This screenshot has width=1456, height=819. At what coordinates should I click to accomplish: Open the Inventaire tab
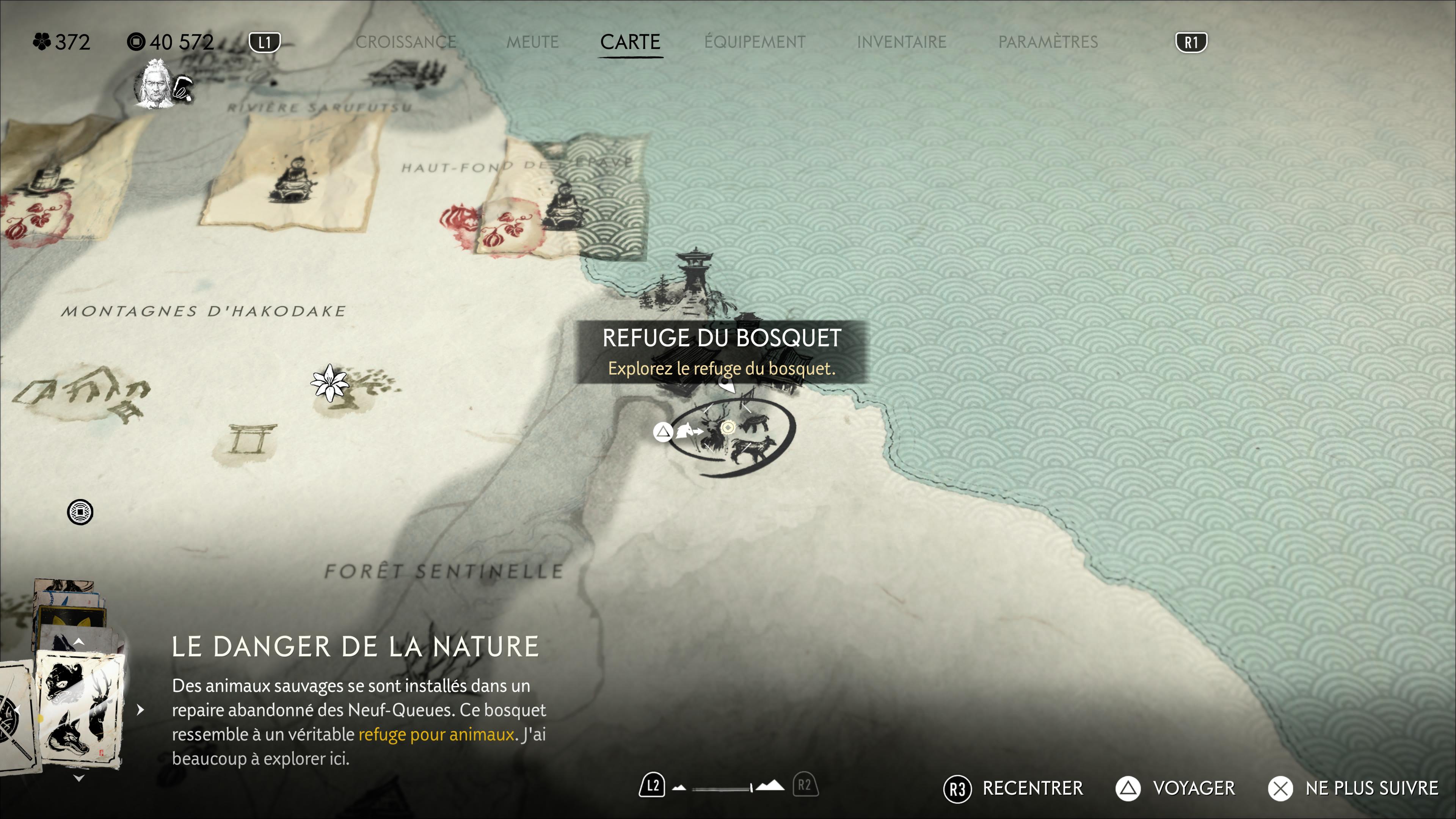click(x=901, y=42)
